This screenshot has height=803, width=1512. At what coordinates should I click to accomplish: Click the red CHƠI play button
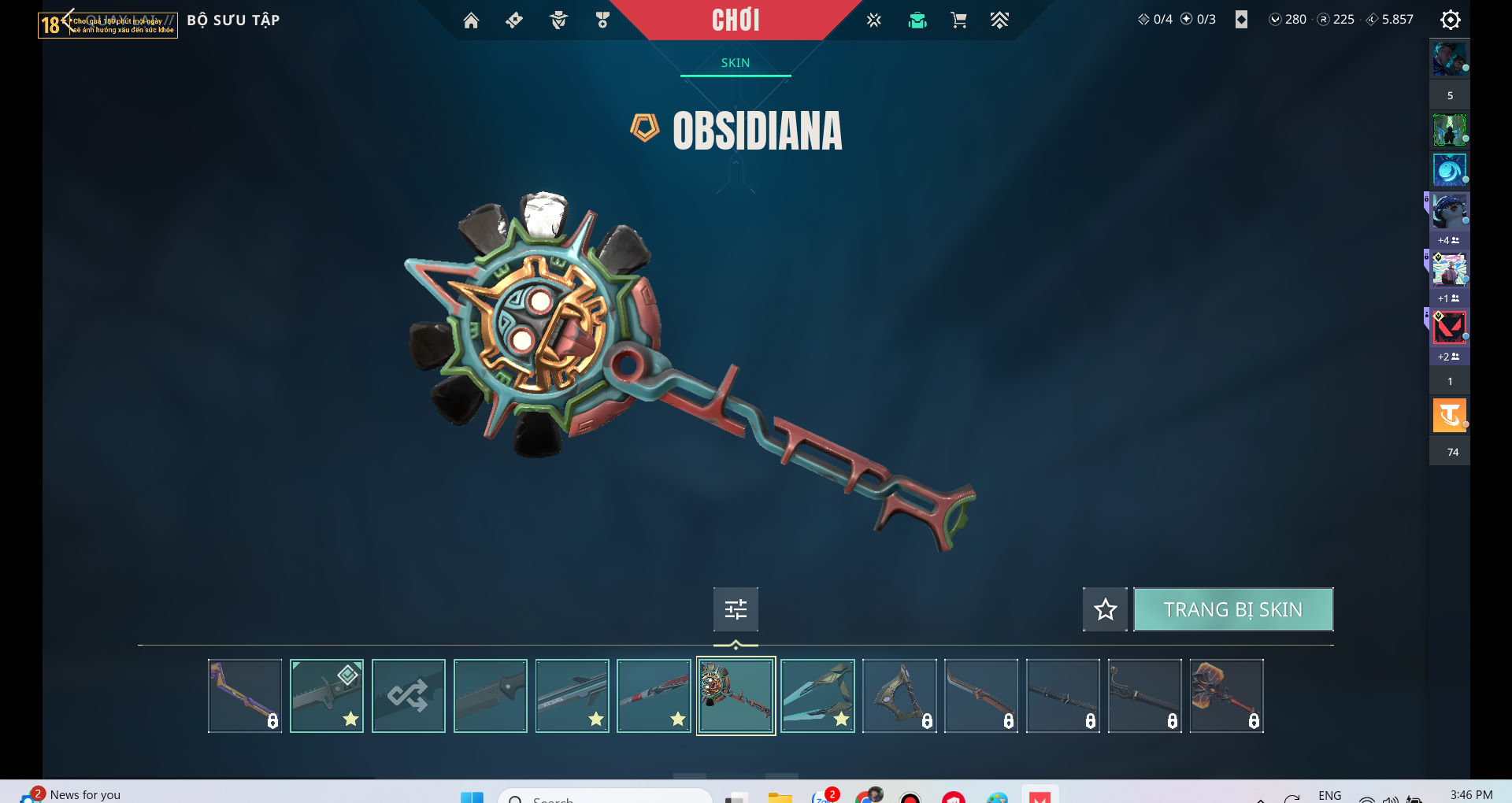coord(736,20)
